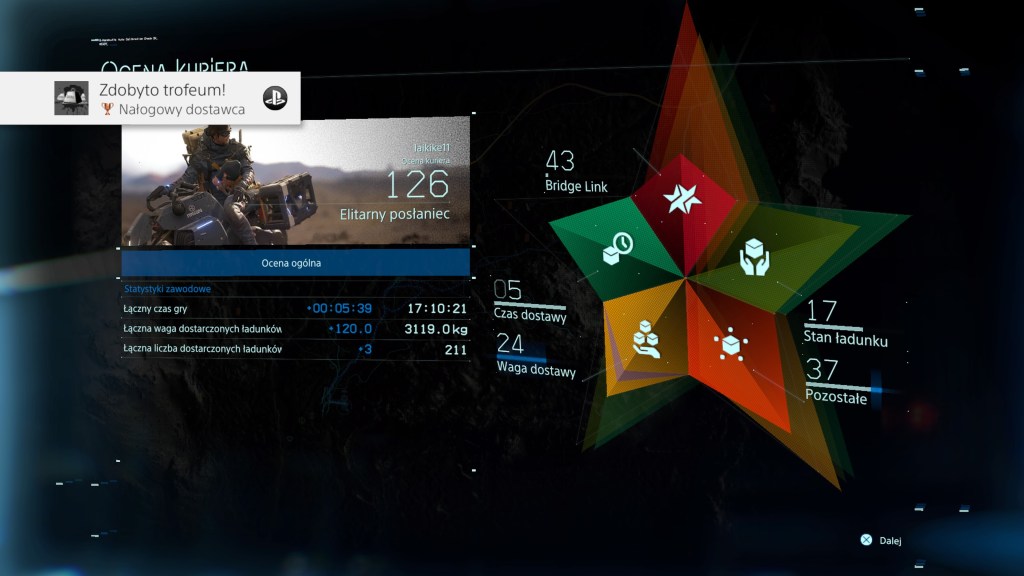View the courier portrait thumbnail
1024x576 pixels.
pyautogui.click(x=296, y=186)
